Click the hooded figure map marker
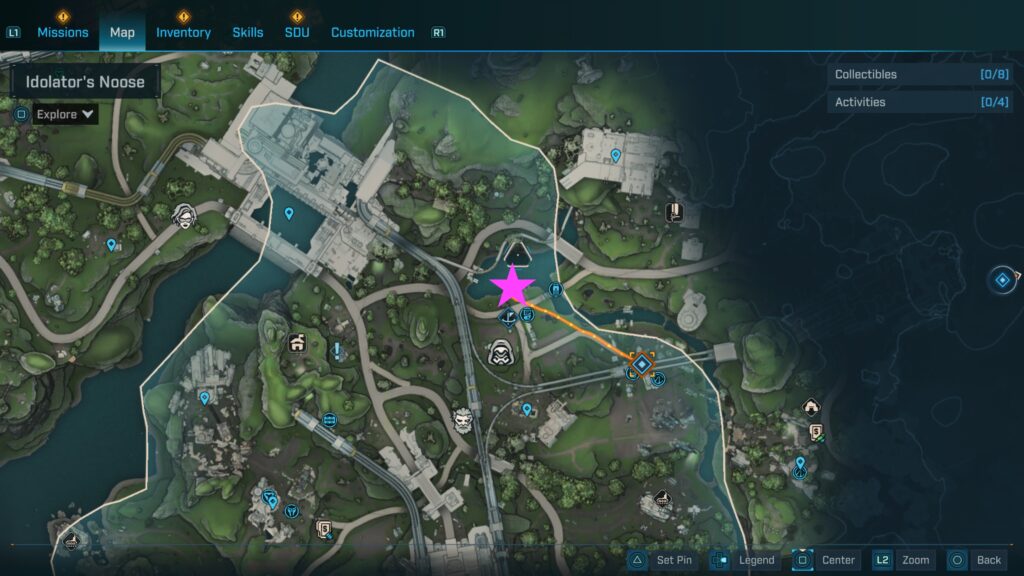Screen dimensions: 1024x576 pos(500,352)
